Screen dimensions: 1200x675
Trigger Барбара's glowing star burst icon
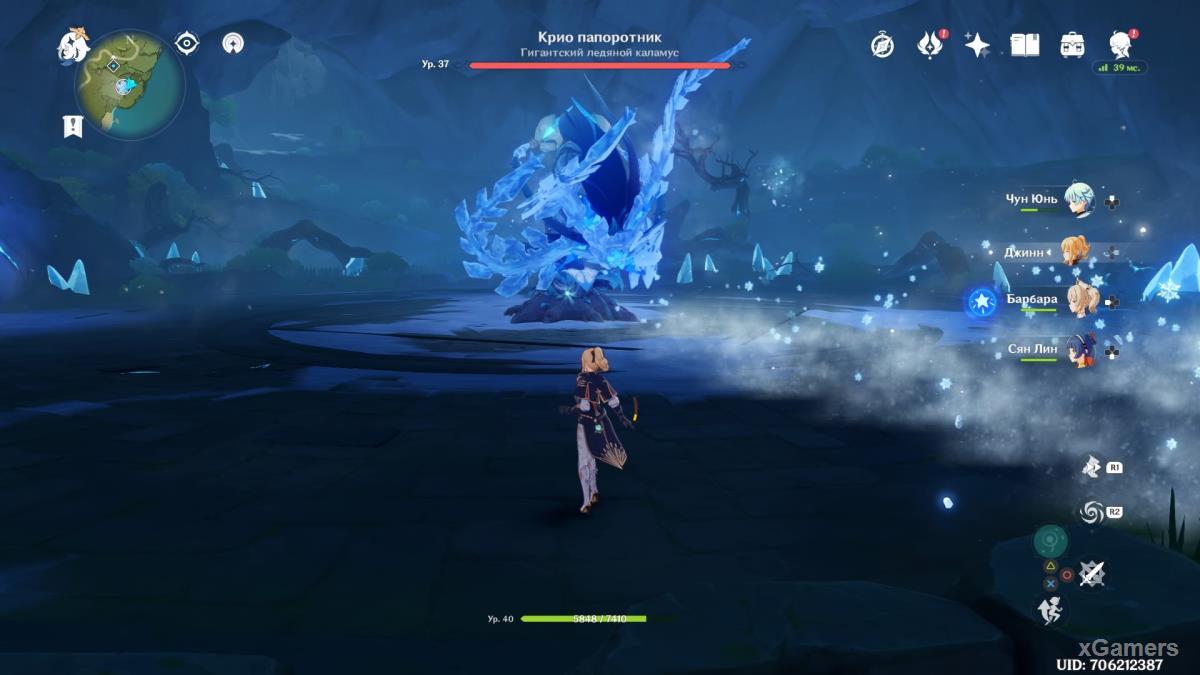(979, 301)
